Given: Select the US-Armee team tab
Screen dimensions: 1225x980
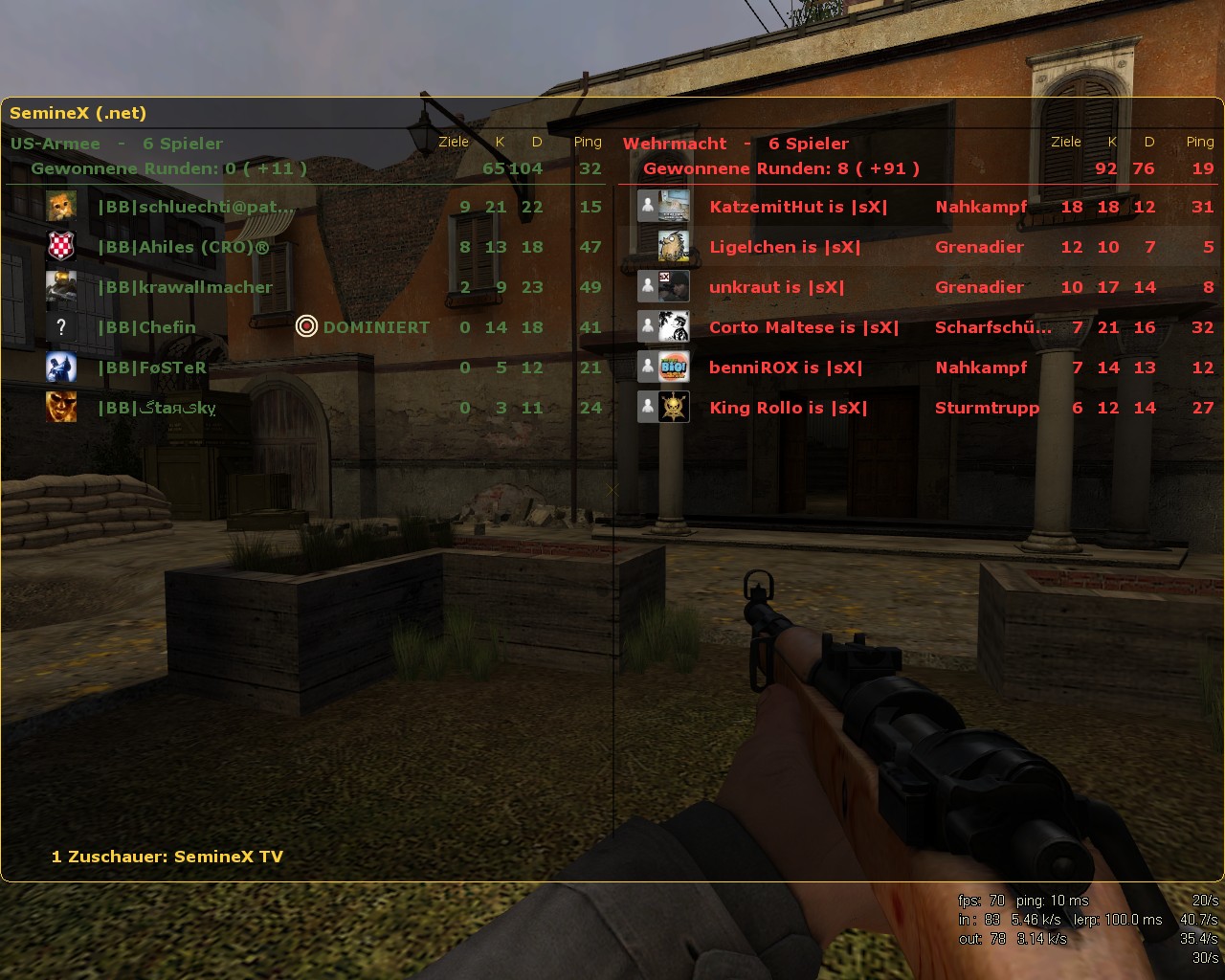Looking at the screenshot, I should [x=55, y=143].
